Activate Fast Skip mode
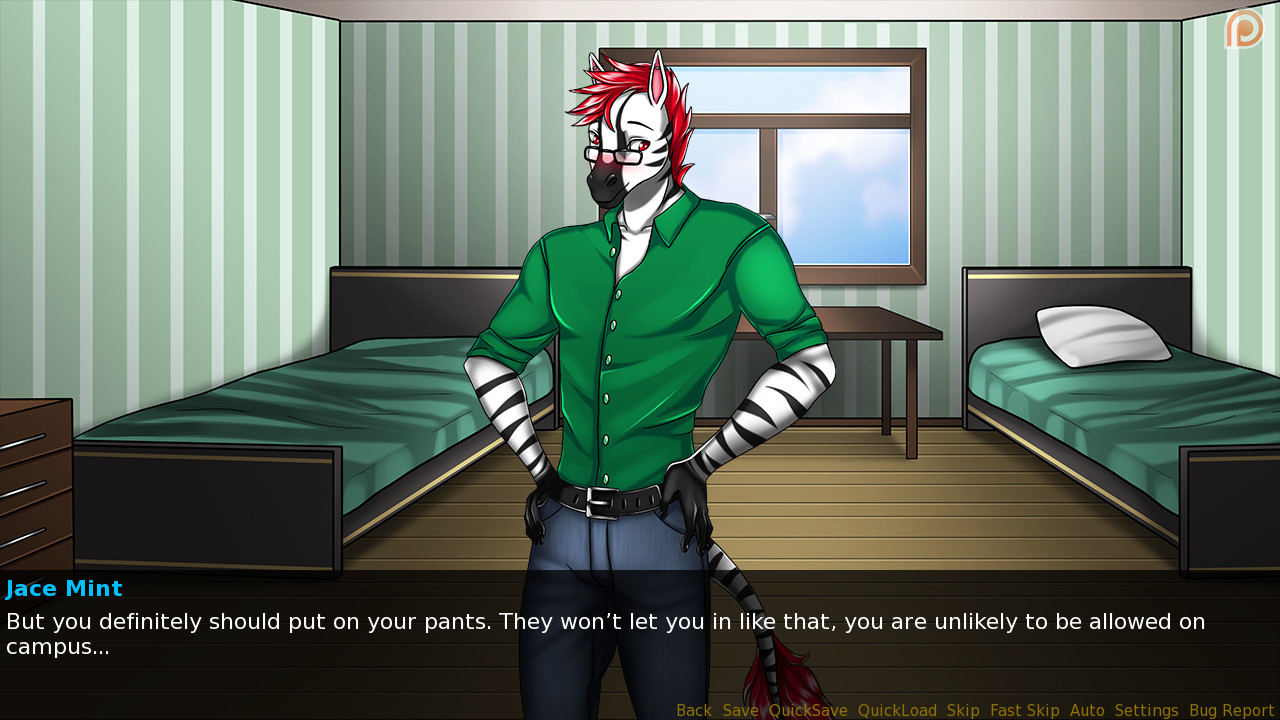This screenshot has width=1280, height=720. (x=1024, y=710)
